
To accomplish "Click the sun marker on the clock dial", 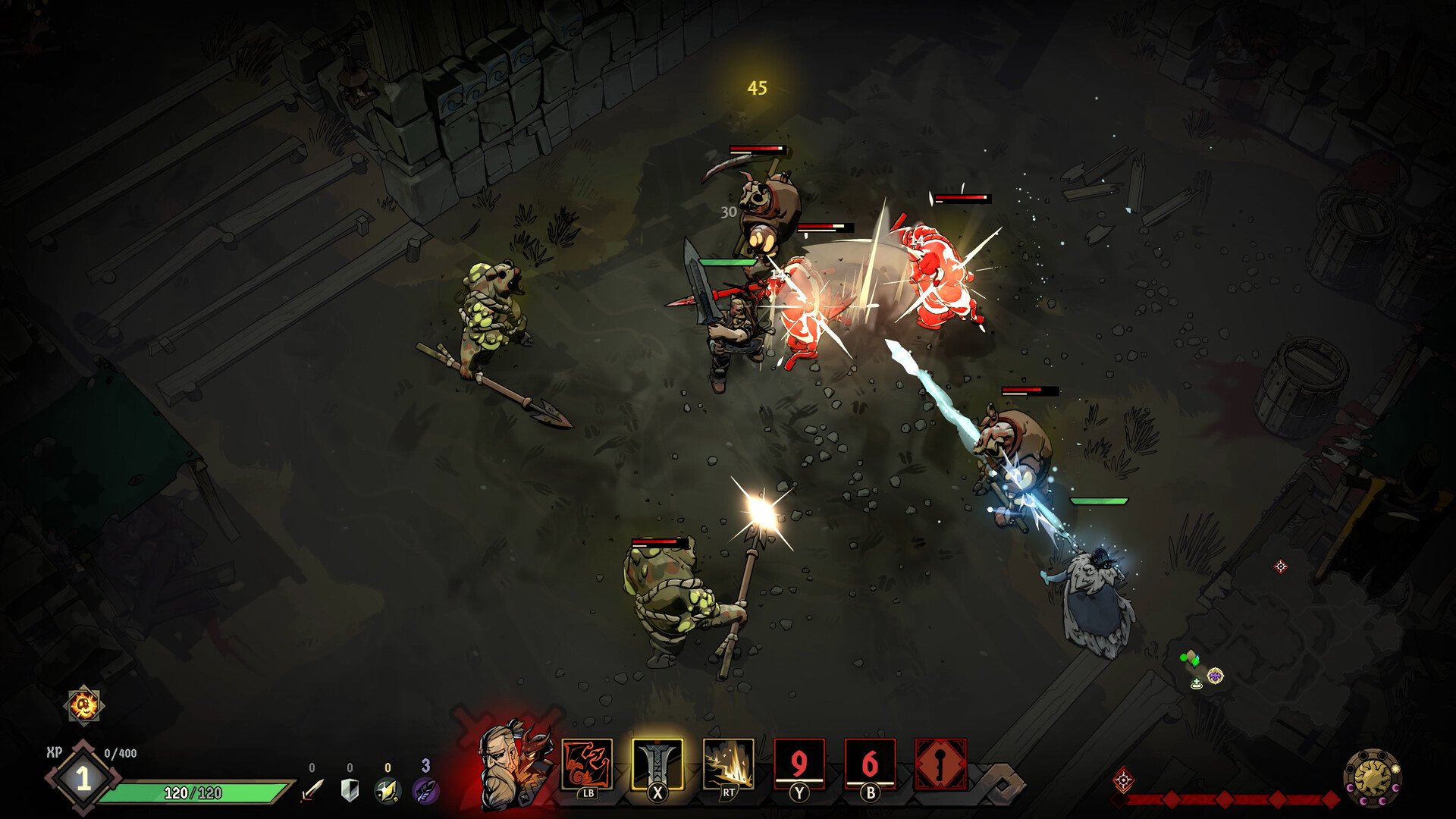I will click(x=1397, y=769).
